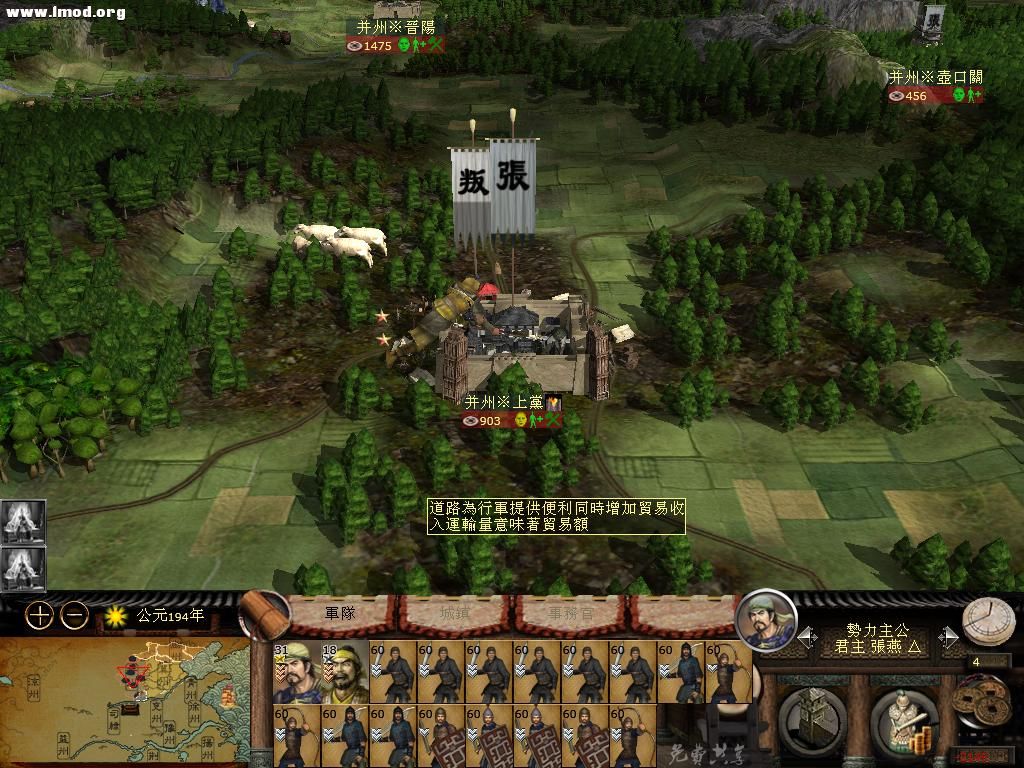
Task: Click the campaign minimap
Action: pyautogui.click(x=124, y=702)
